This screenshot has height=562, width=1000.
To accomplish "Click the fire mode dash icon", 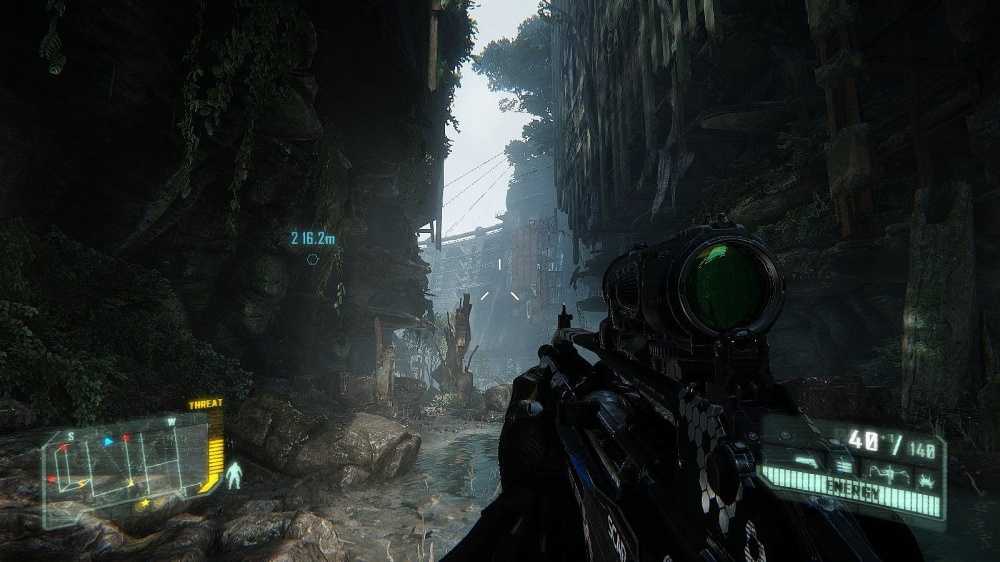I will [x=806, y=462].
